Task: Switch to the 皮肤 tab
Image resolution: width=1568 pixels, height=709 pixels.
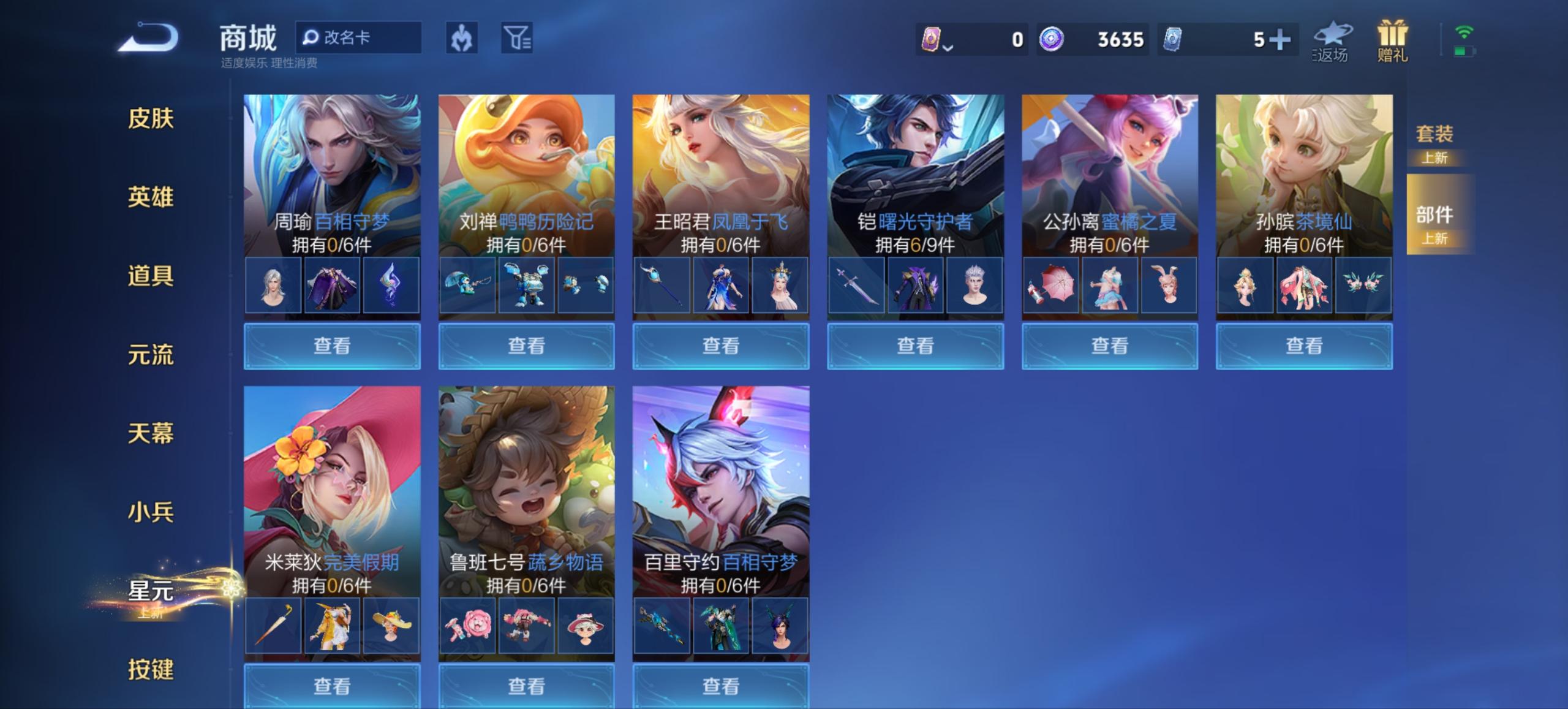Action: pyautogui.click(x=151, y=120)
